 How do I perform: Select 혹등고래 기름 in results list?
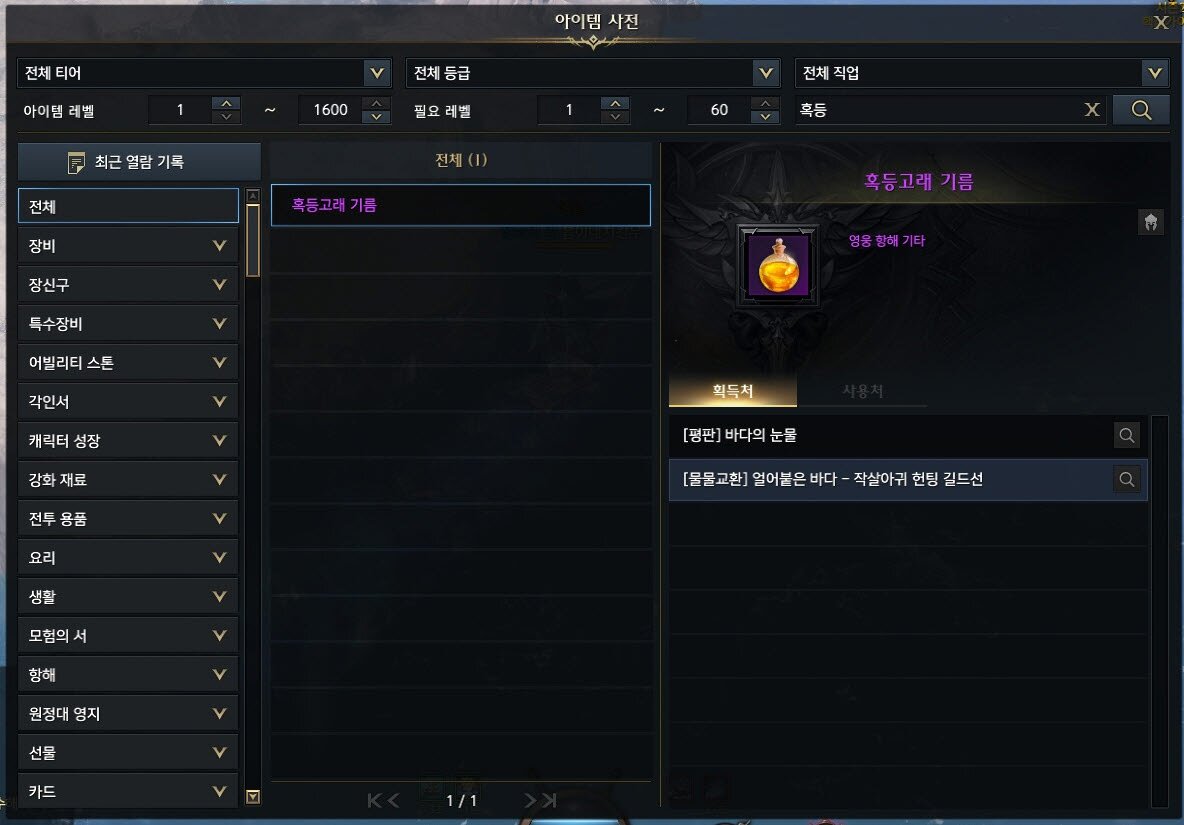click(x=460, y=205)
